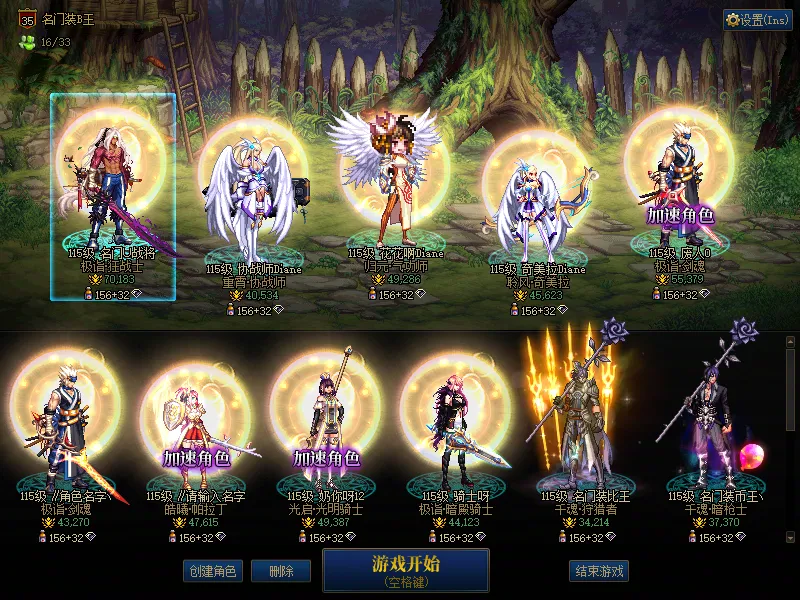Pick the 光启·光明骑士 character
Screen dimensions: 800x600
pos(326,435)
